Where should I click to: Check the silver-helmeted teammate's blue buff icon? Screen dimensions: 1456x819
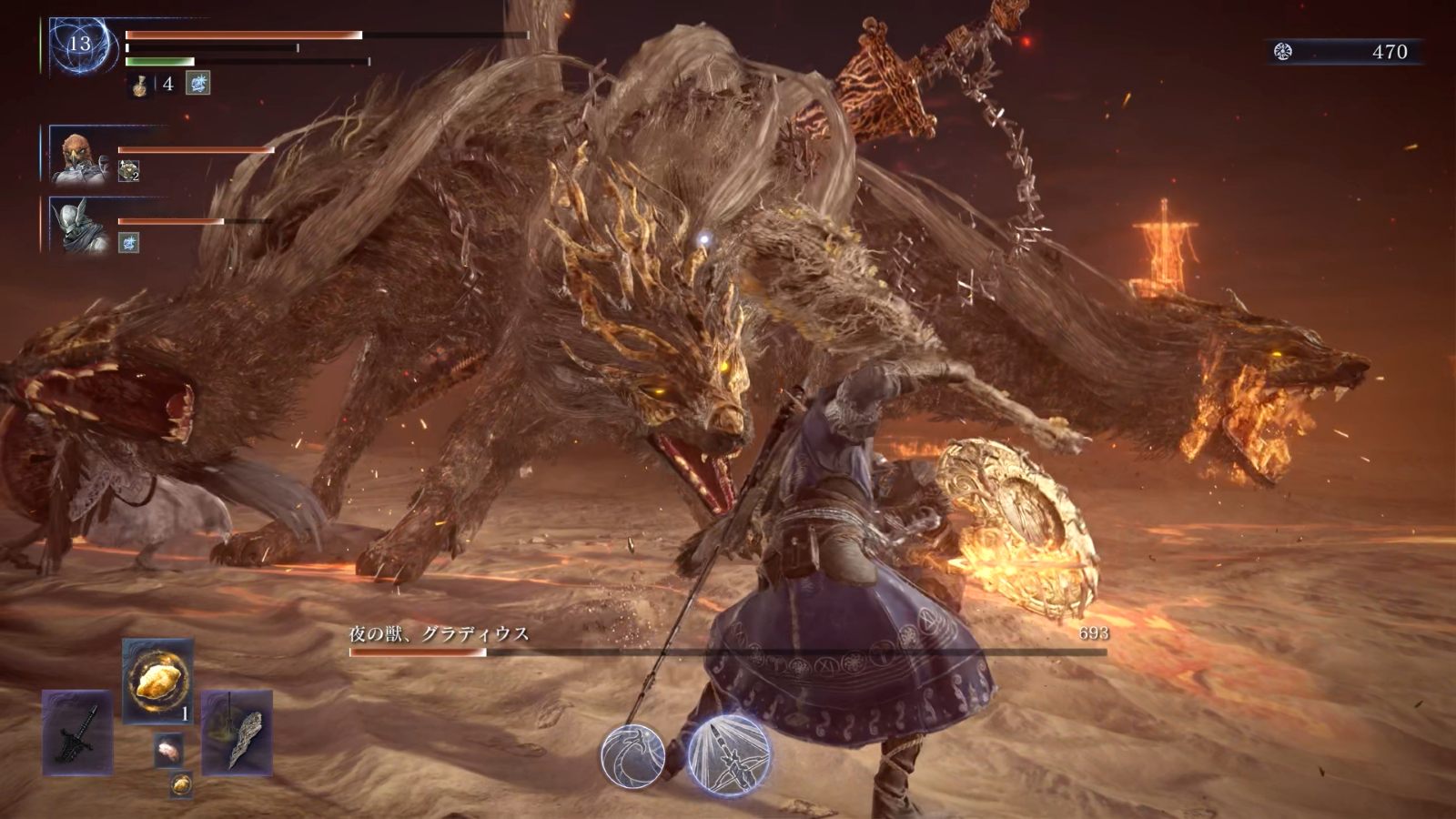(x=128, y=242)
